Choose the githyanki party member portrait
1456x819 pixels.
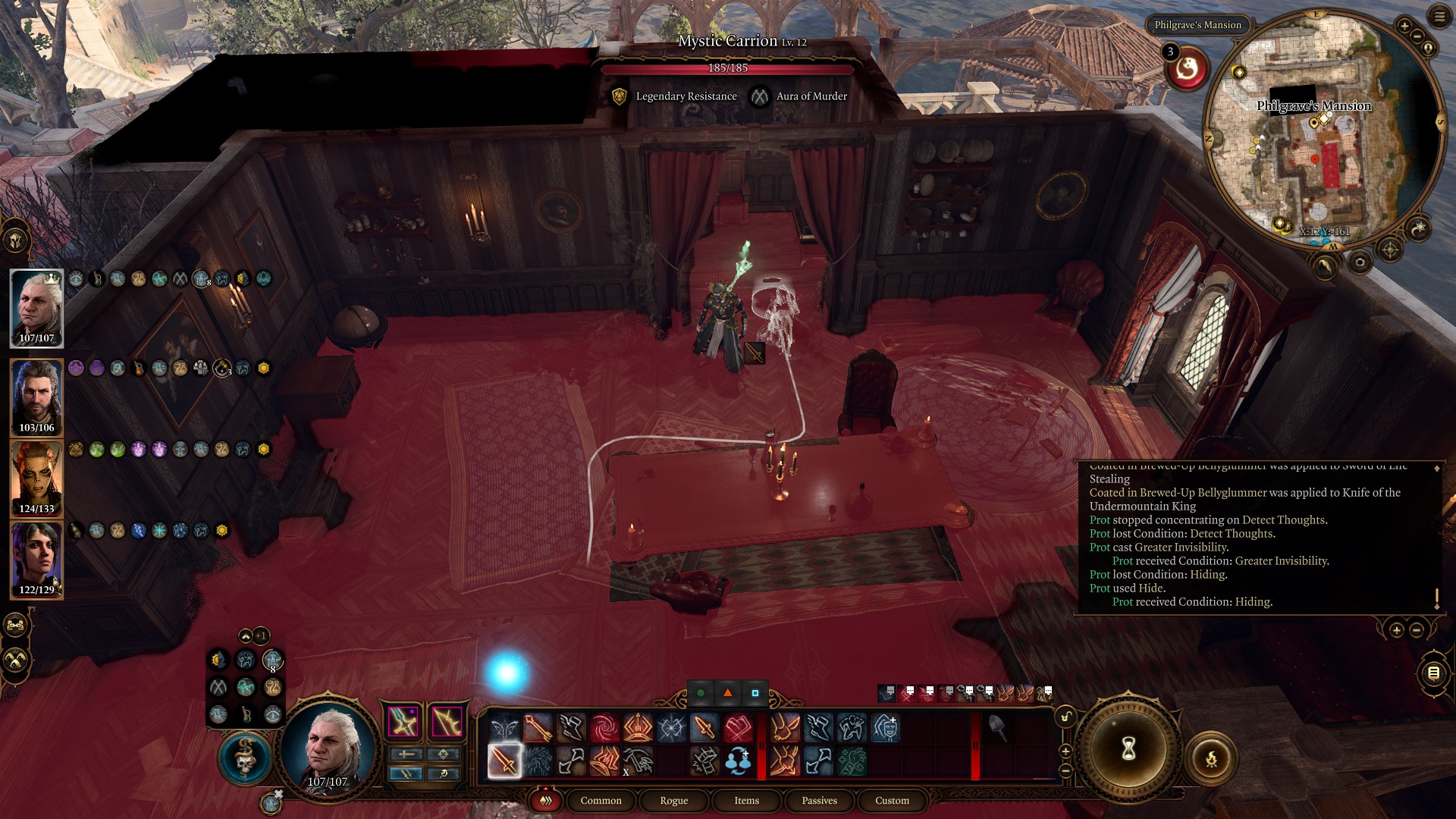point(36,478)
